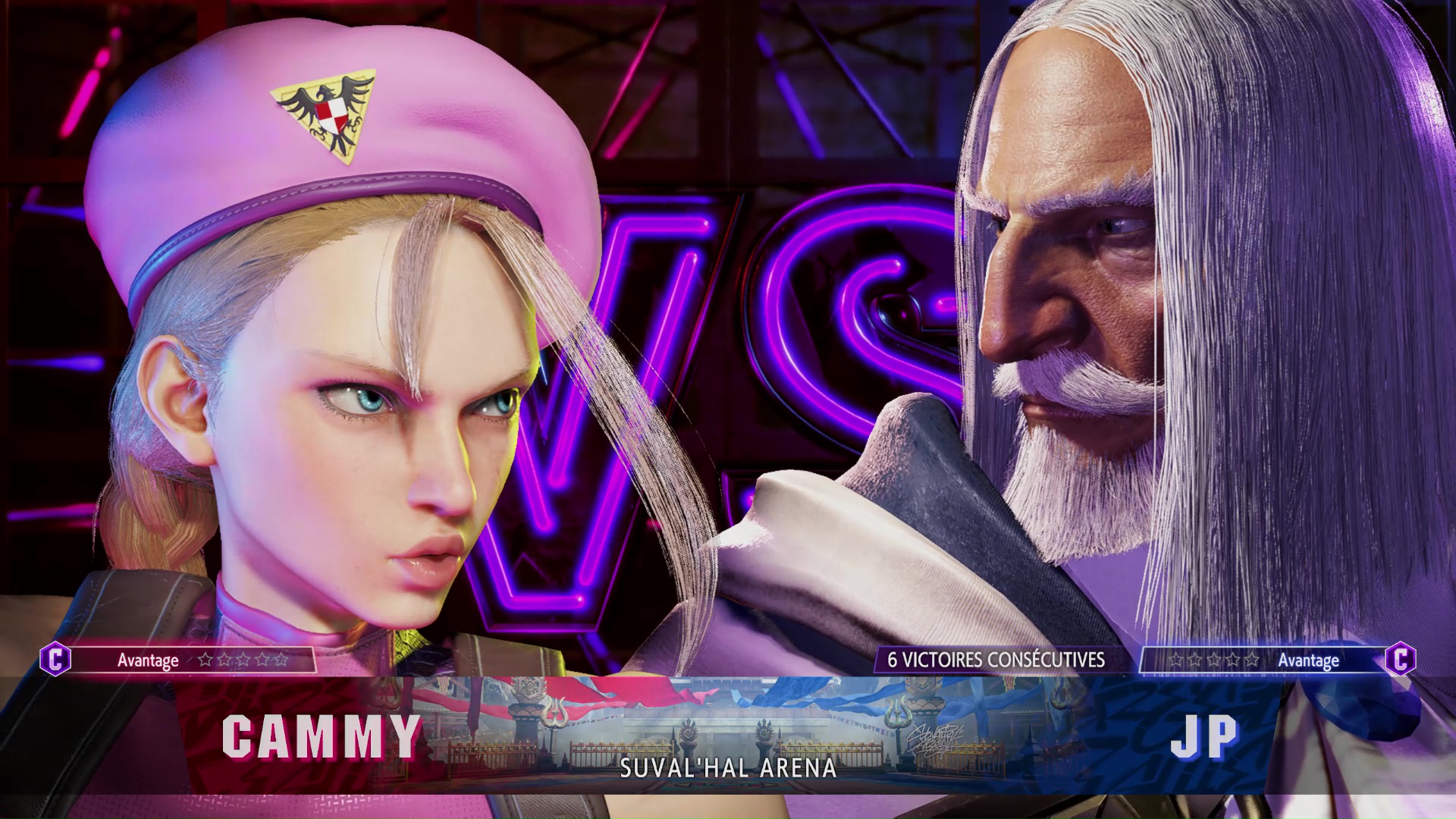Click JP's purple Classic control type icon
Image resolution: width=1456 pixels, height=819 pixels.
pos(1400,659)
